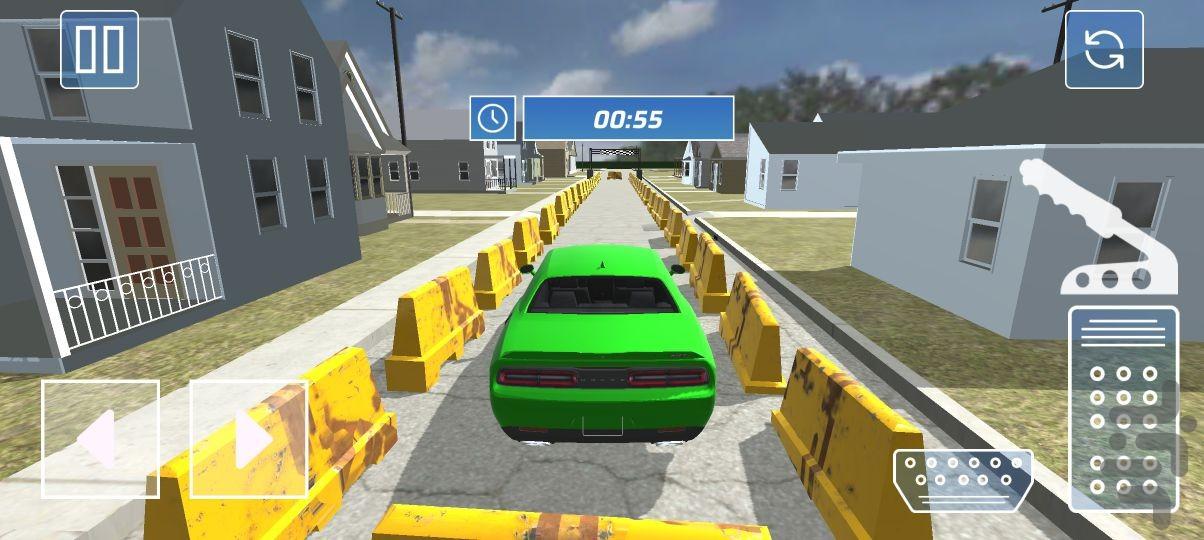Steer left with the left arrow

click(100, 438)
